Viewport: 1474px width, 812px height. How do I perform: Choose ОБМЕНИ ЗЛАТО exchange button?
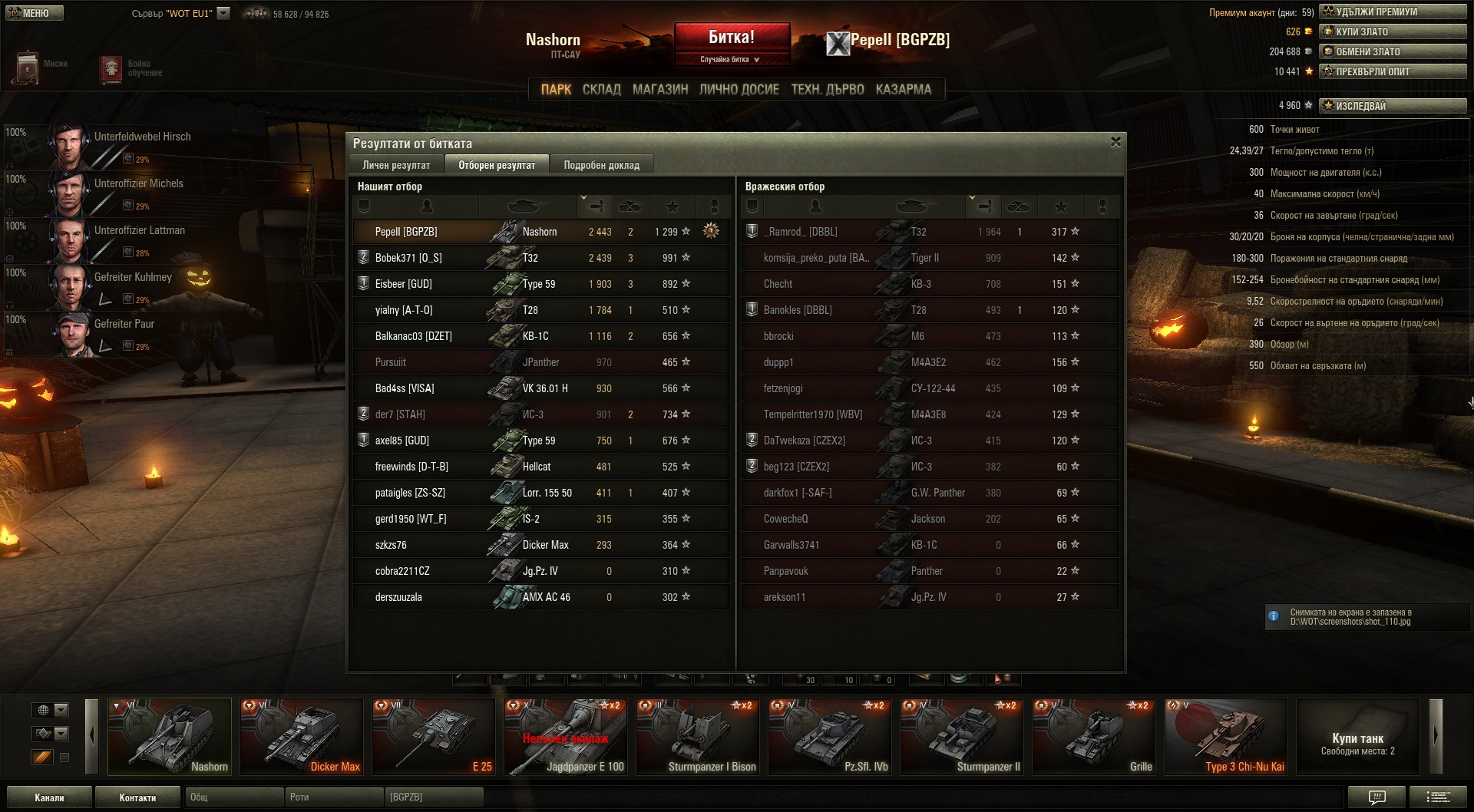[1393, 51]
